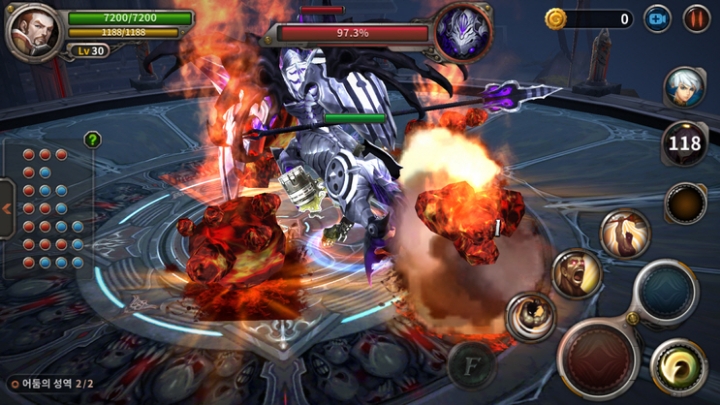720x405 pixels.
Task: Activate the screaming warrior shout skill
Action: click(x=577, y=273)
